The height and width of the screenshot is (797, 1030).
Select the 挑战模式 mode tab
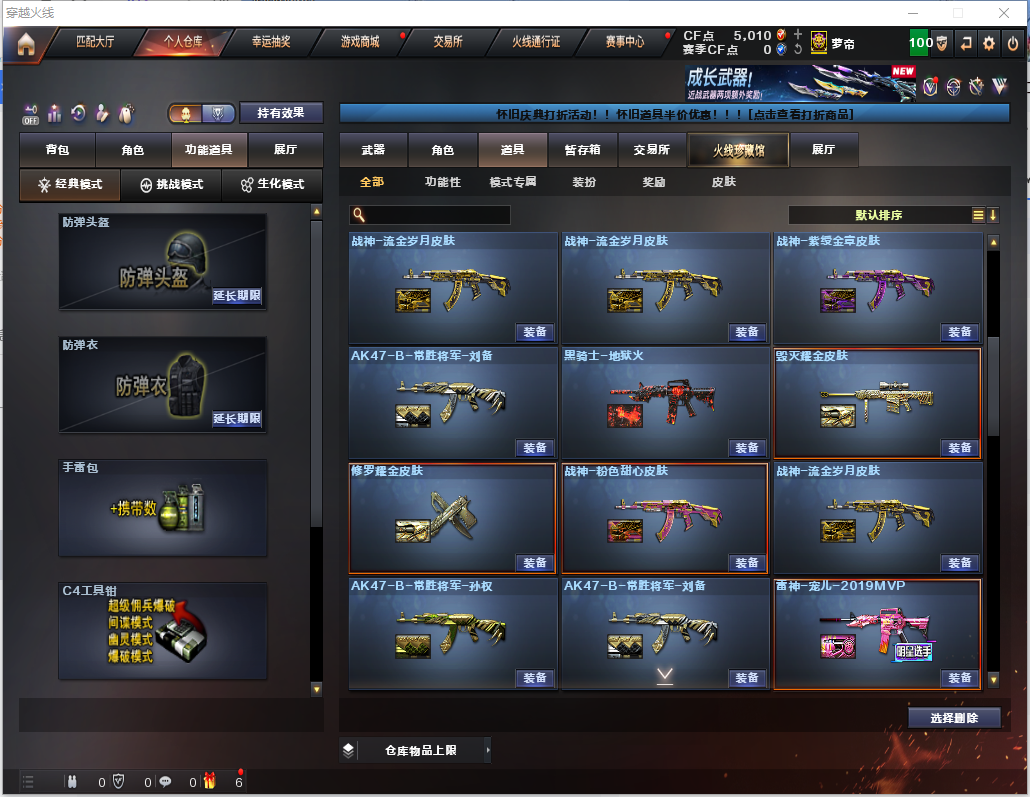coord(171,185)
